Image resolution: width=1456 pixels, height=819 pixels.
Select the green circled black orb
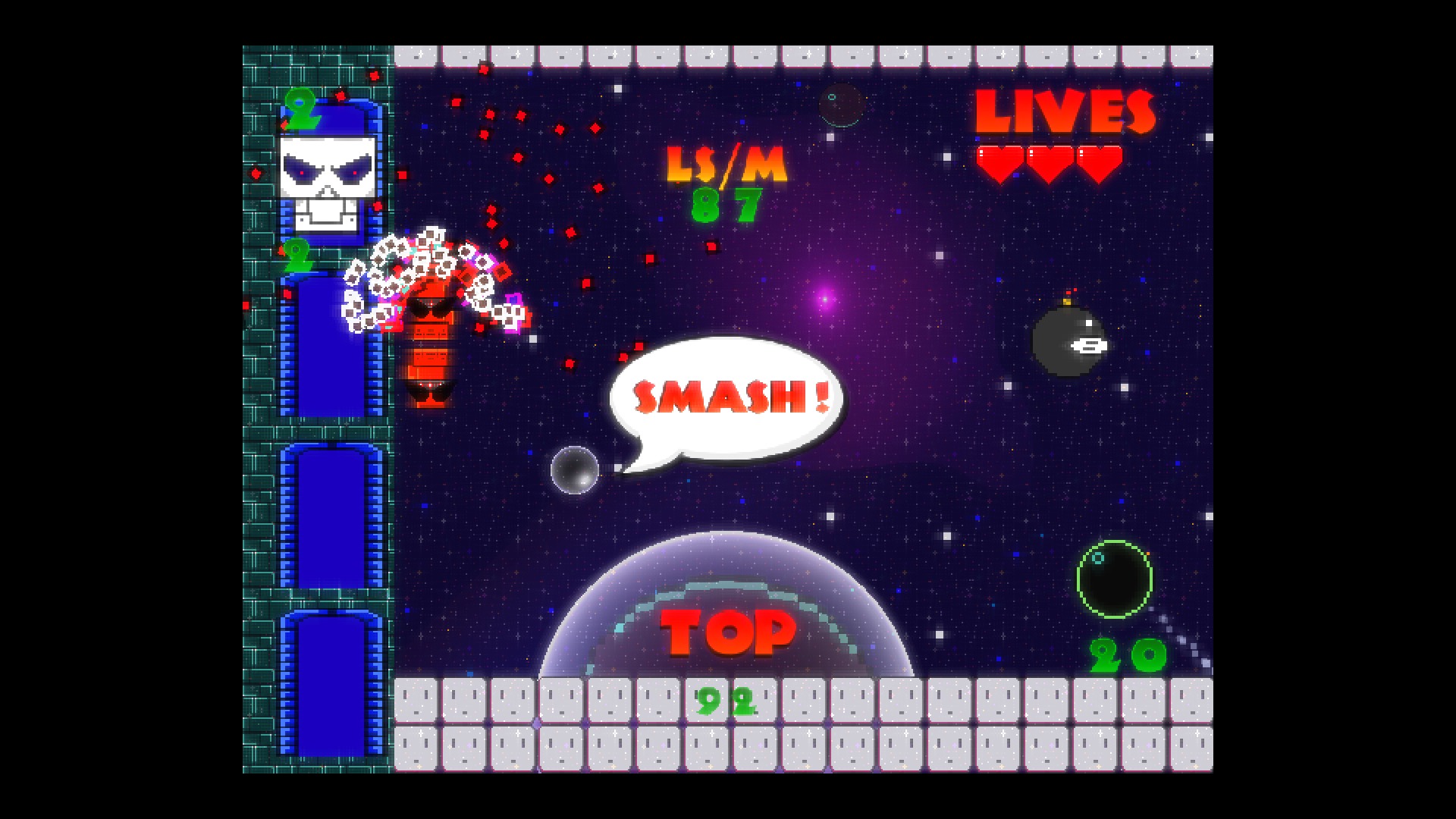[x=1112, y=578]
